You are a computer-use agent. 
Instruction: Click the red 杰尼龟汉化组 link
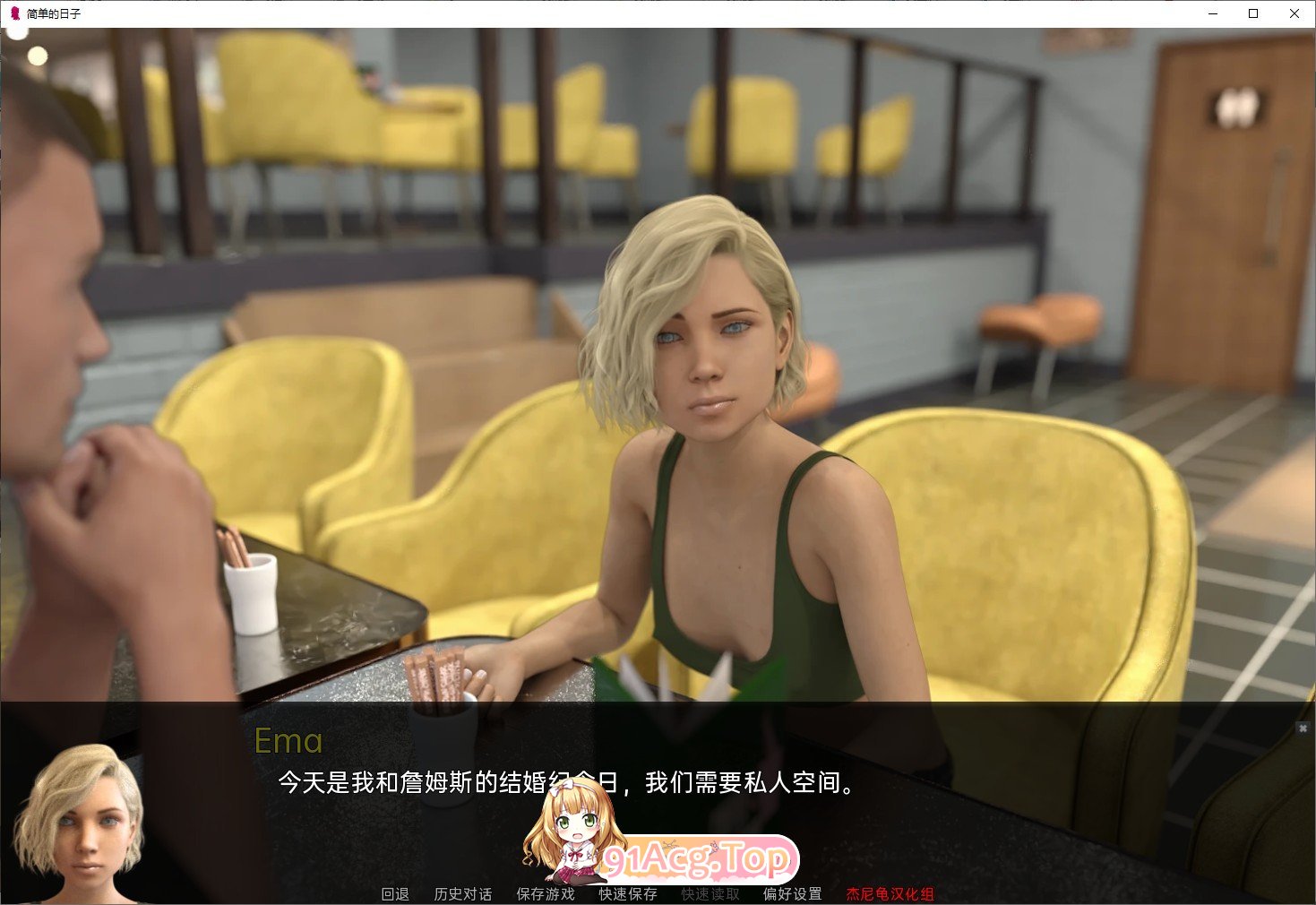point(891,893)
